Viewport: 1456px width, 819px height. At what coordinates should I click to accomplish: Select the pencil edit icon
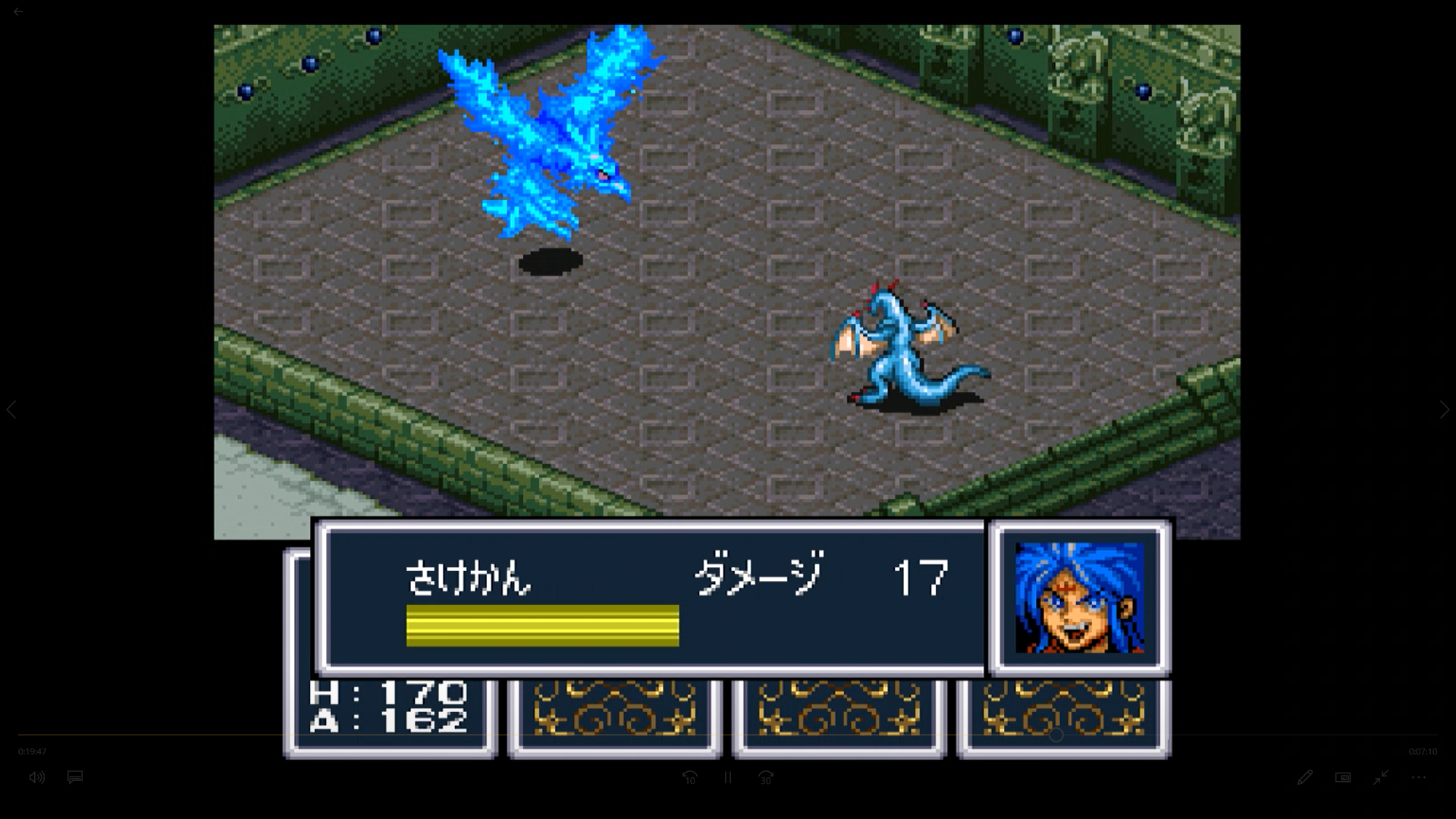1305,777
